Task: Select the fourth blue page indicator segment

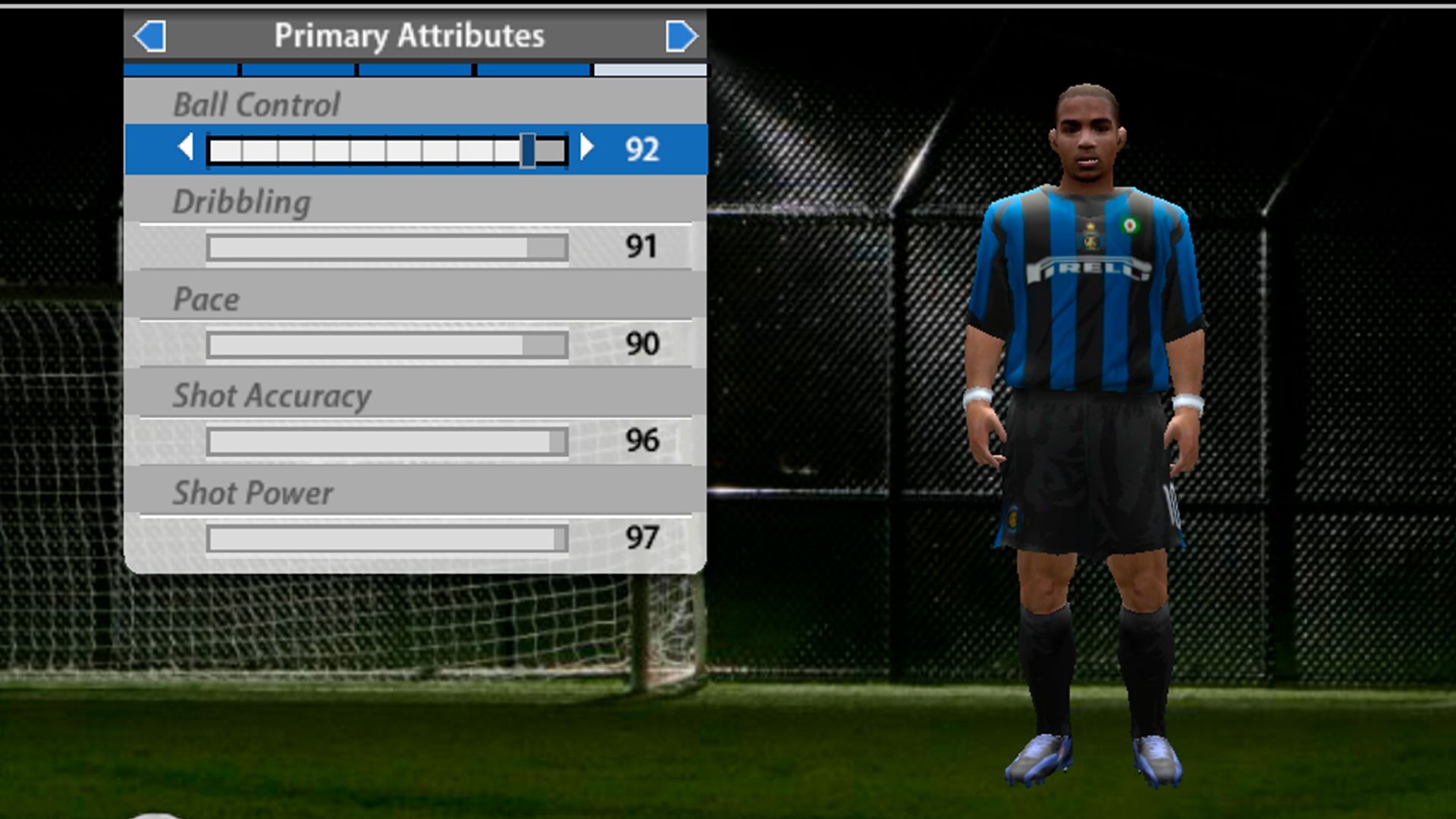Action: pyautogui.click(x=531, y=69)
